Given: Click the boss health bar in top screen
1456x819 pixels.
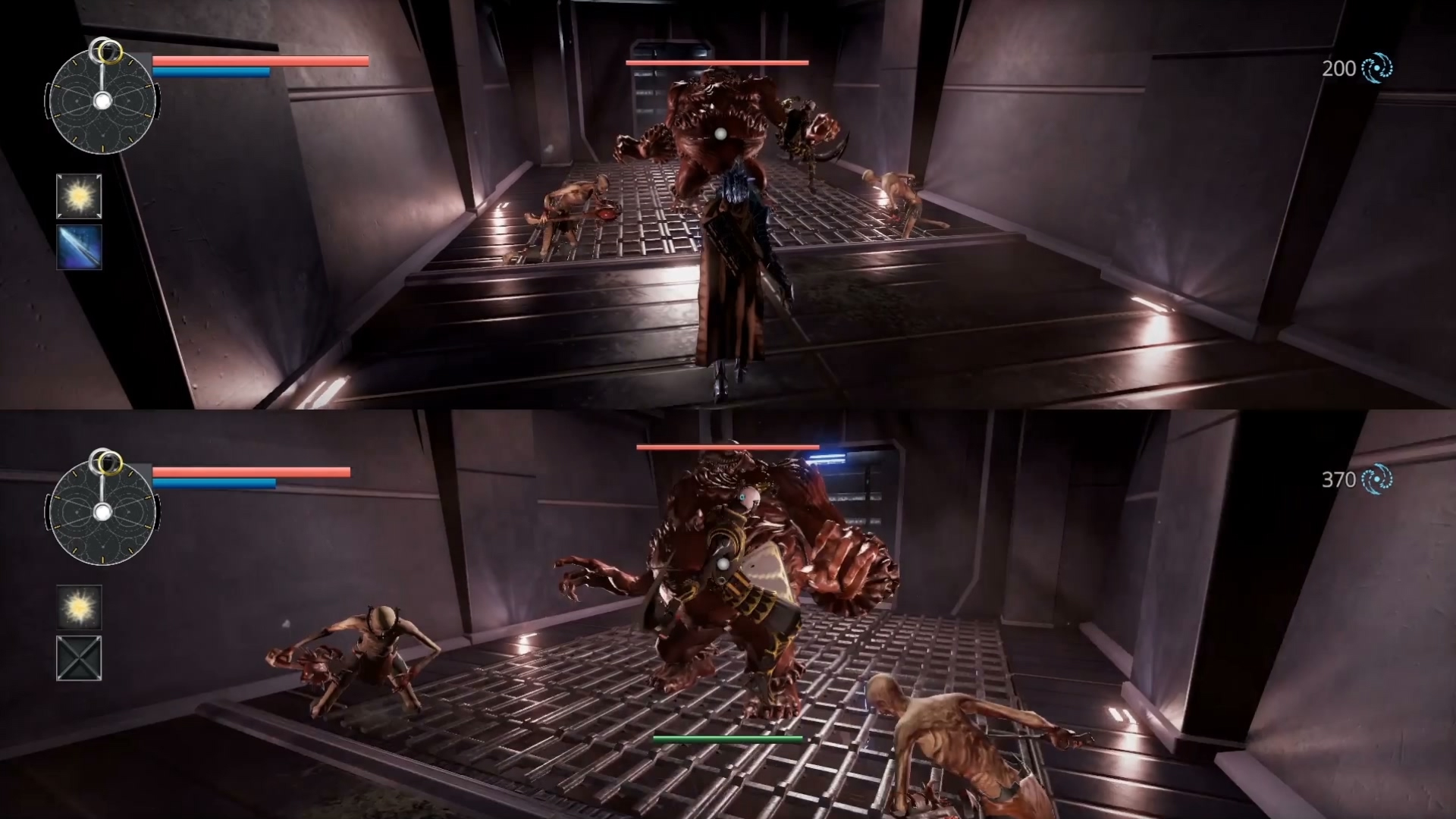Looking at the screenshot, I should click(x=715, y=64).
